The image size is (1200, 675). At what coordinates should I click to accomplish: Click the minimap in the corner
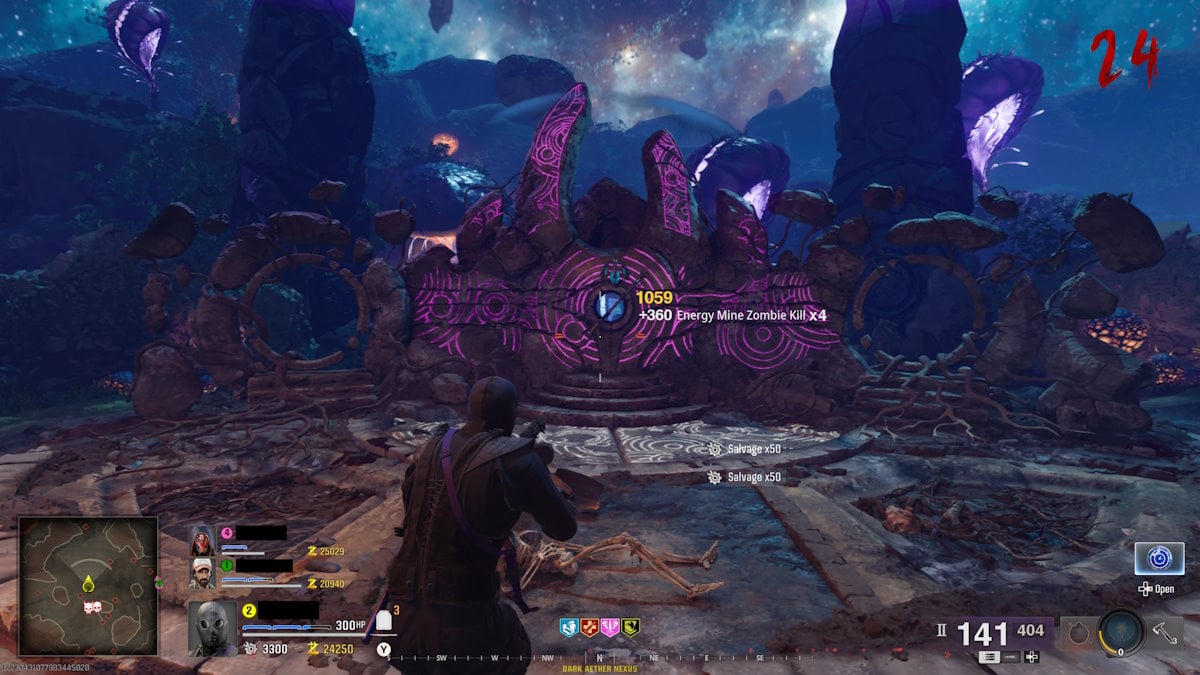tap(88, 585)
